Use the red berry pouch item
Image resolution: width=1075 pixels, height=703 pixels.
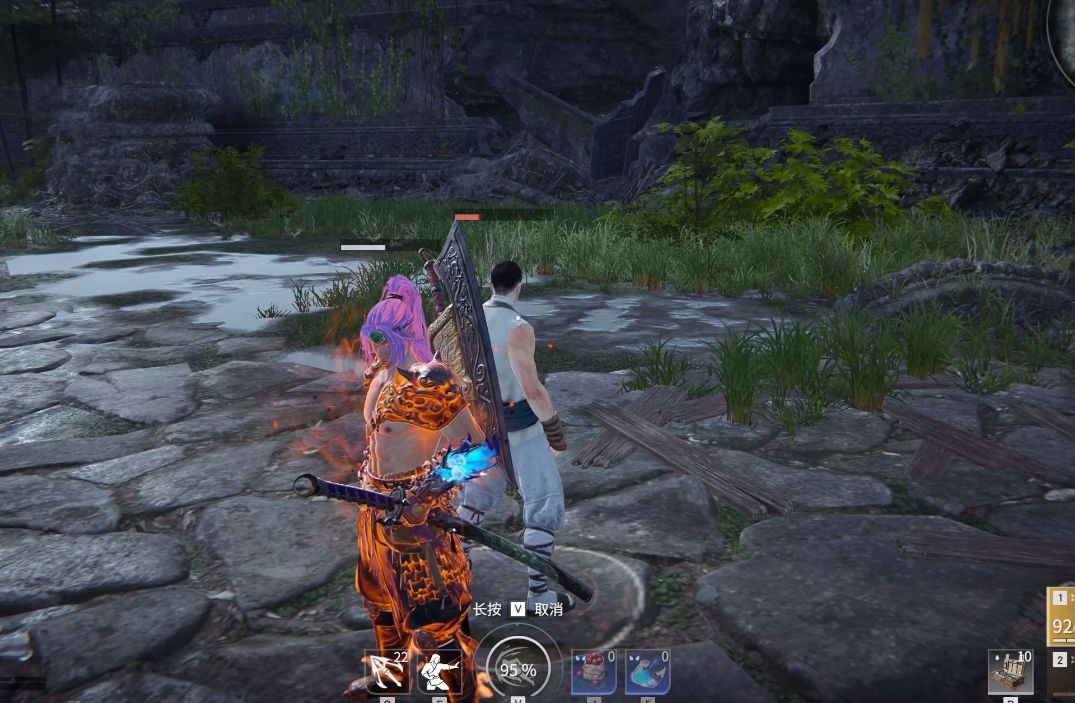pyautogui.click(x=593, y=671)
